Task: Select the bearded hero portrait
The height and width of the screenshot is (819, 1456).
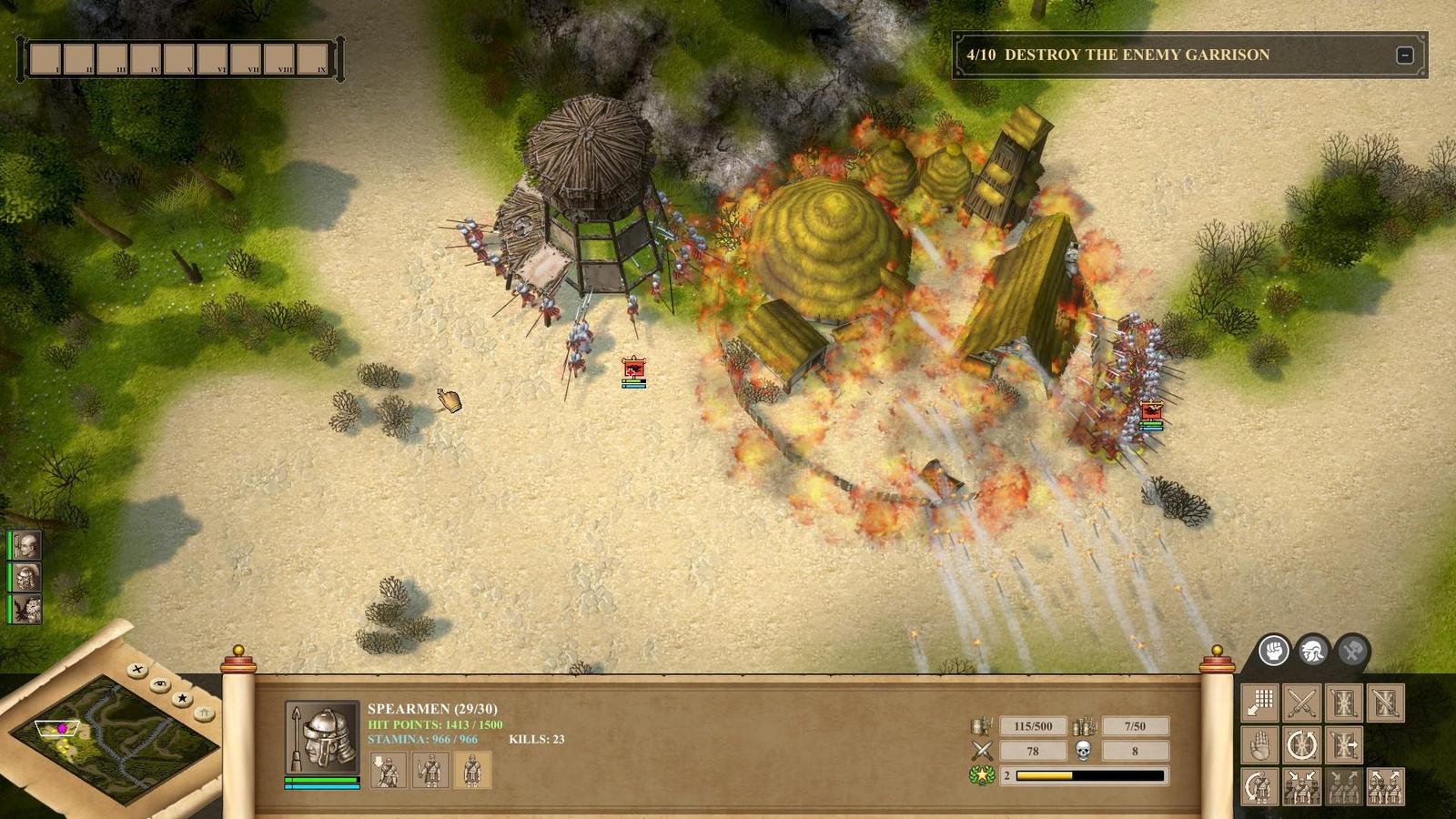Action: click(x=26, y=577)
